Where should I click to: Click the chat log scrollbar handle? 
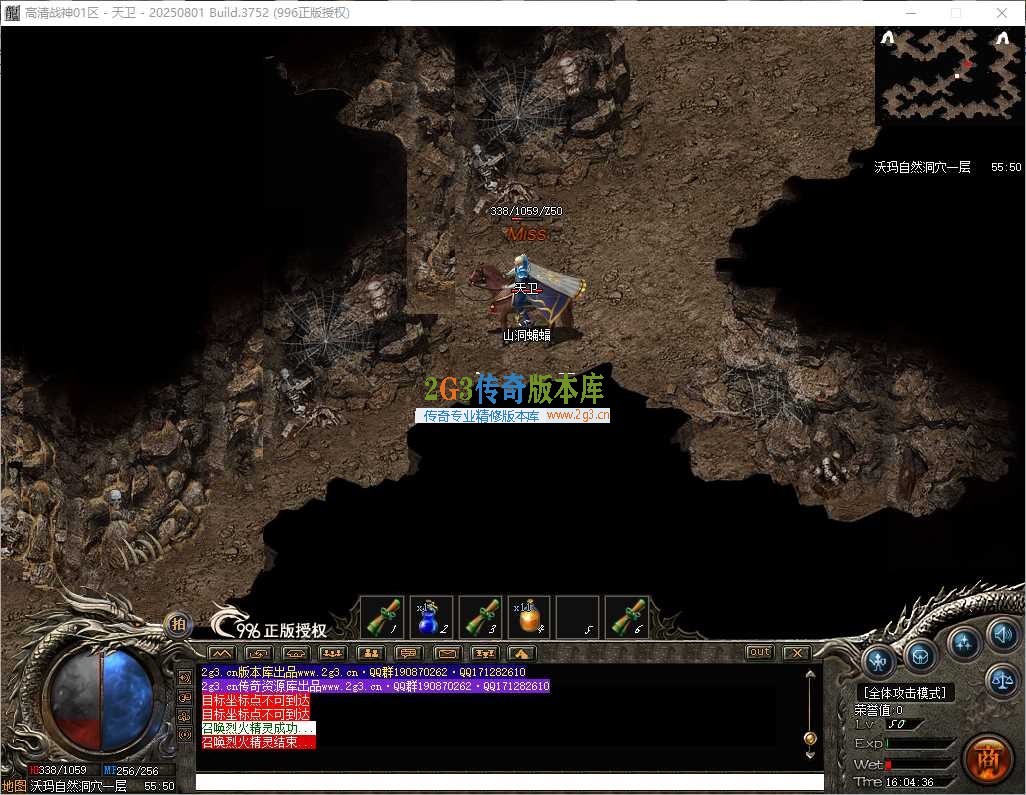[810, 739]
